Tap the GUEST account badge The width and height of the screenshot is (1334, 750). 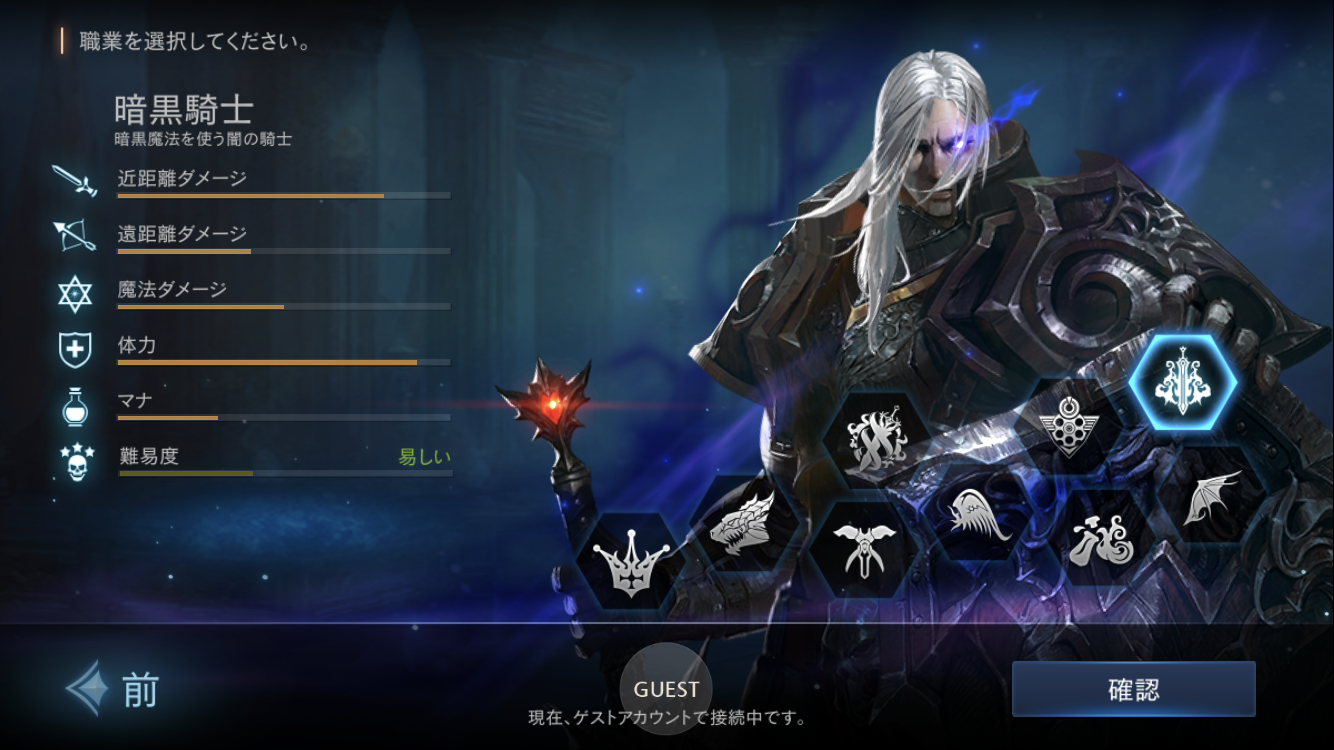click(666, 689)
